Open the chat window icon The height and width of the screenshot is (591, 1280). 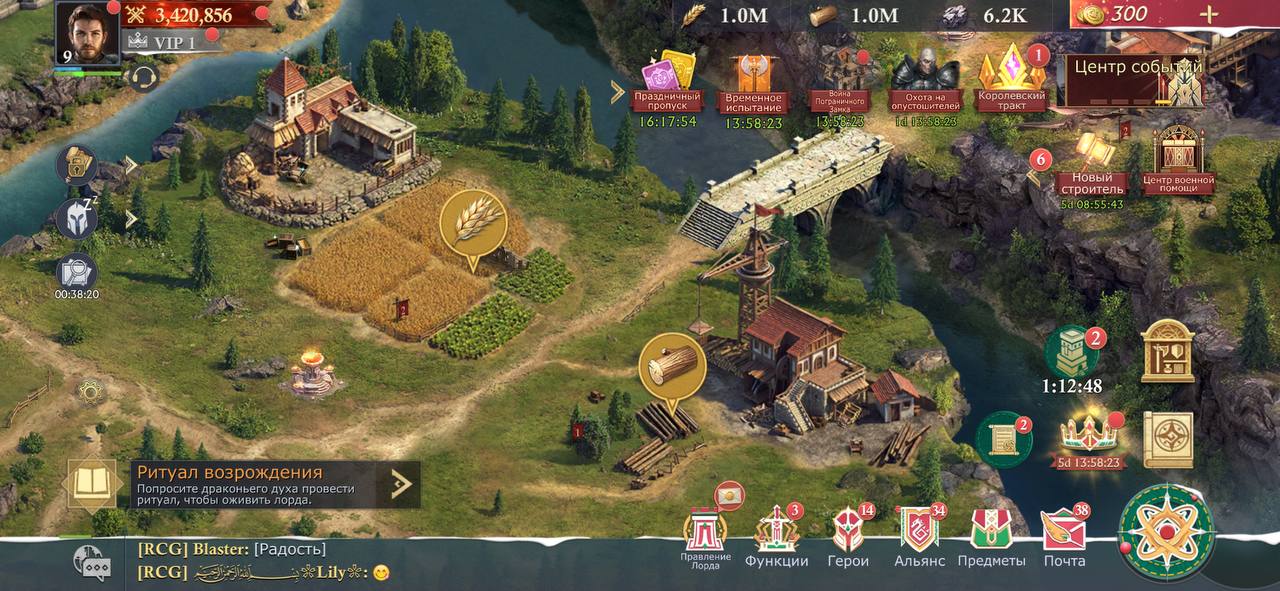pos(92,563)
